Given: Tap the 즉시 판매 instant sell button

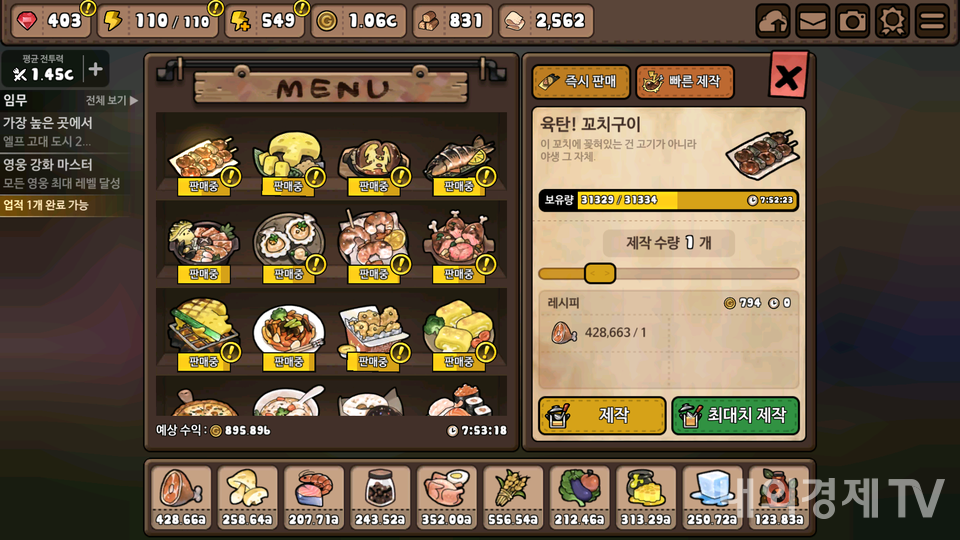Looking at the screenshot, I should pos(581,82).
